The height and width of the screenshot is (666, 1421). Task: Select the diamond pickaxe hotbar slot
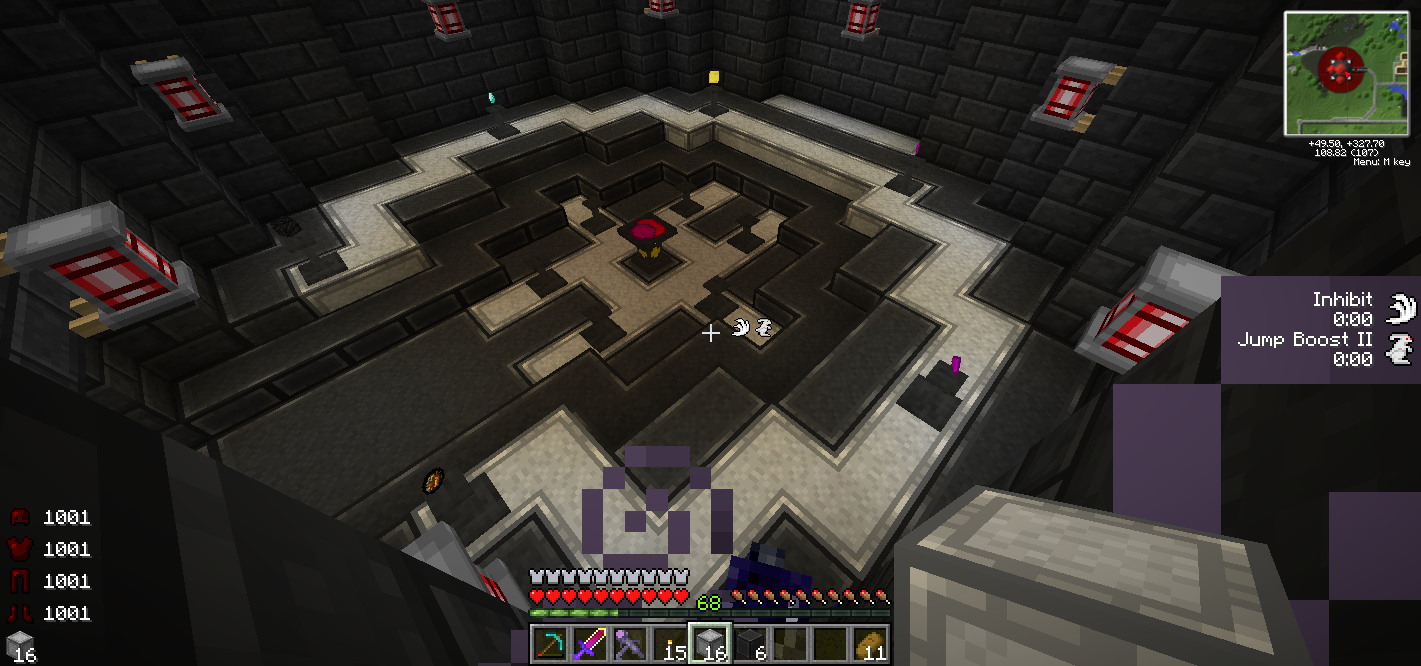549,643
